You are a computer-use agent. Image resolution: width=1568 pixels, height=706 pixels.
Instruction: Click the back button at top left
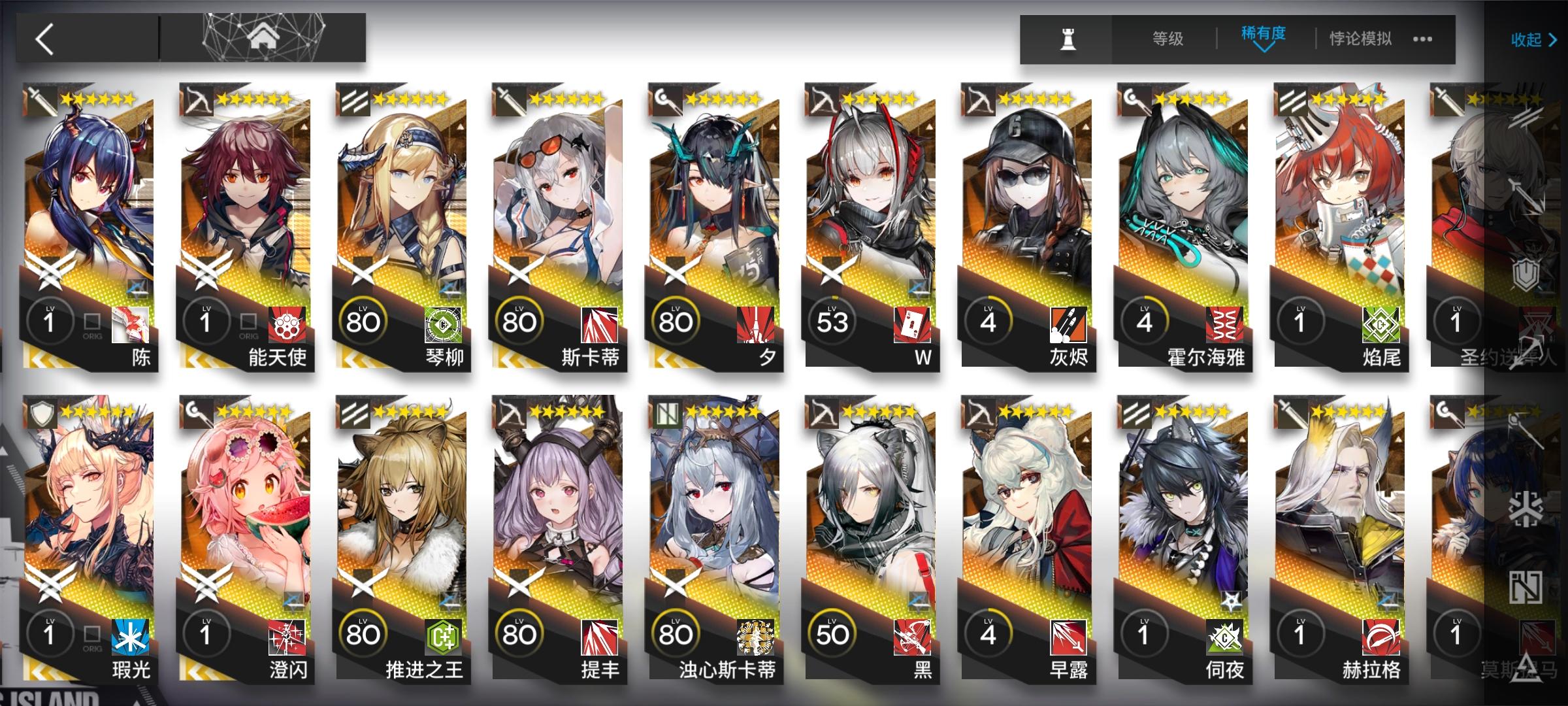[x=44, y=38]
